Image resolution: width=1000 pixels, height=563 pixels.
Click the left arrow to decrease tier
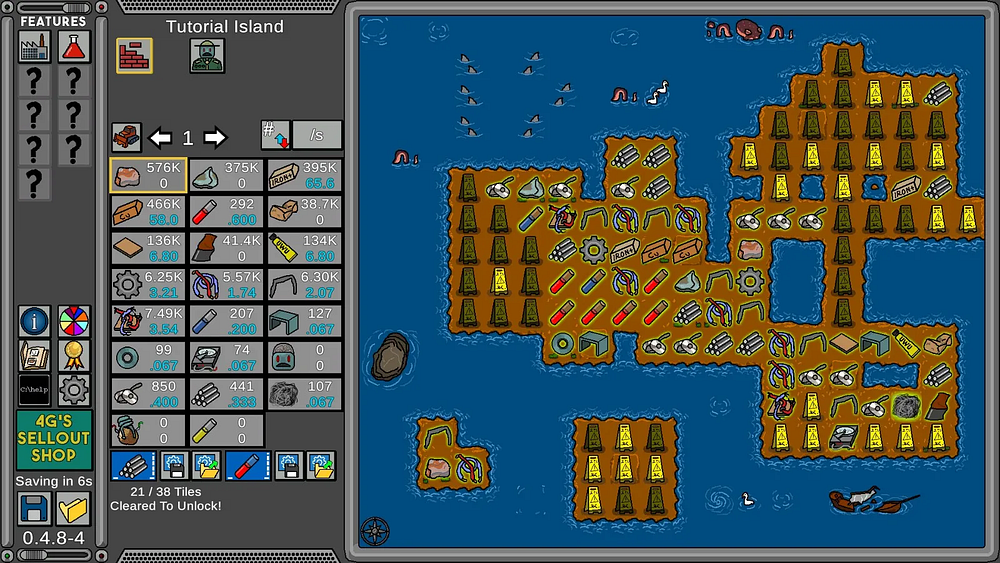(x=160, y=137)
